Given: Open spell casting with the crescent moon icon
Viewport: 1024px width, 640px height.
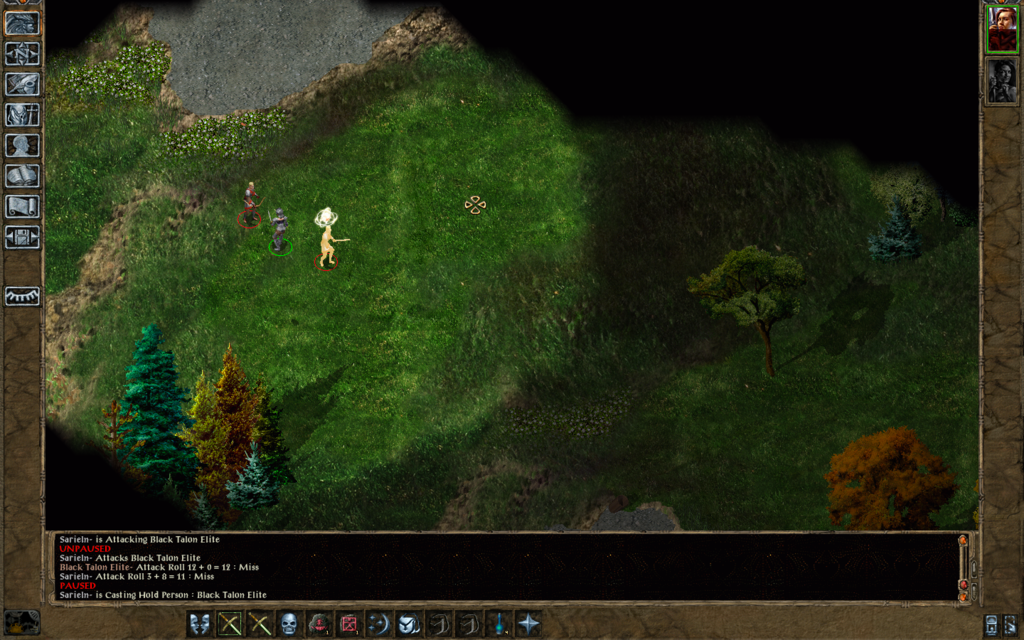Looking at the screenshot, I should [379, 624].
